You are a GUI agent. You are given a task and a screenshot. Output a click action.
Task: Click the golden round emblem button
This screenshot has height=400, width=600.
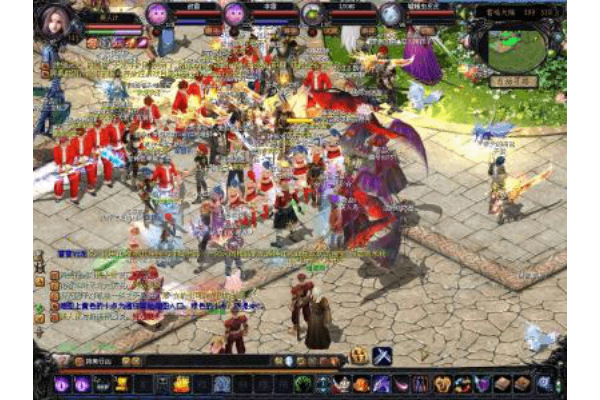[358, 356]
